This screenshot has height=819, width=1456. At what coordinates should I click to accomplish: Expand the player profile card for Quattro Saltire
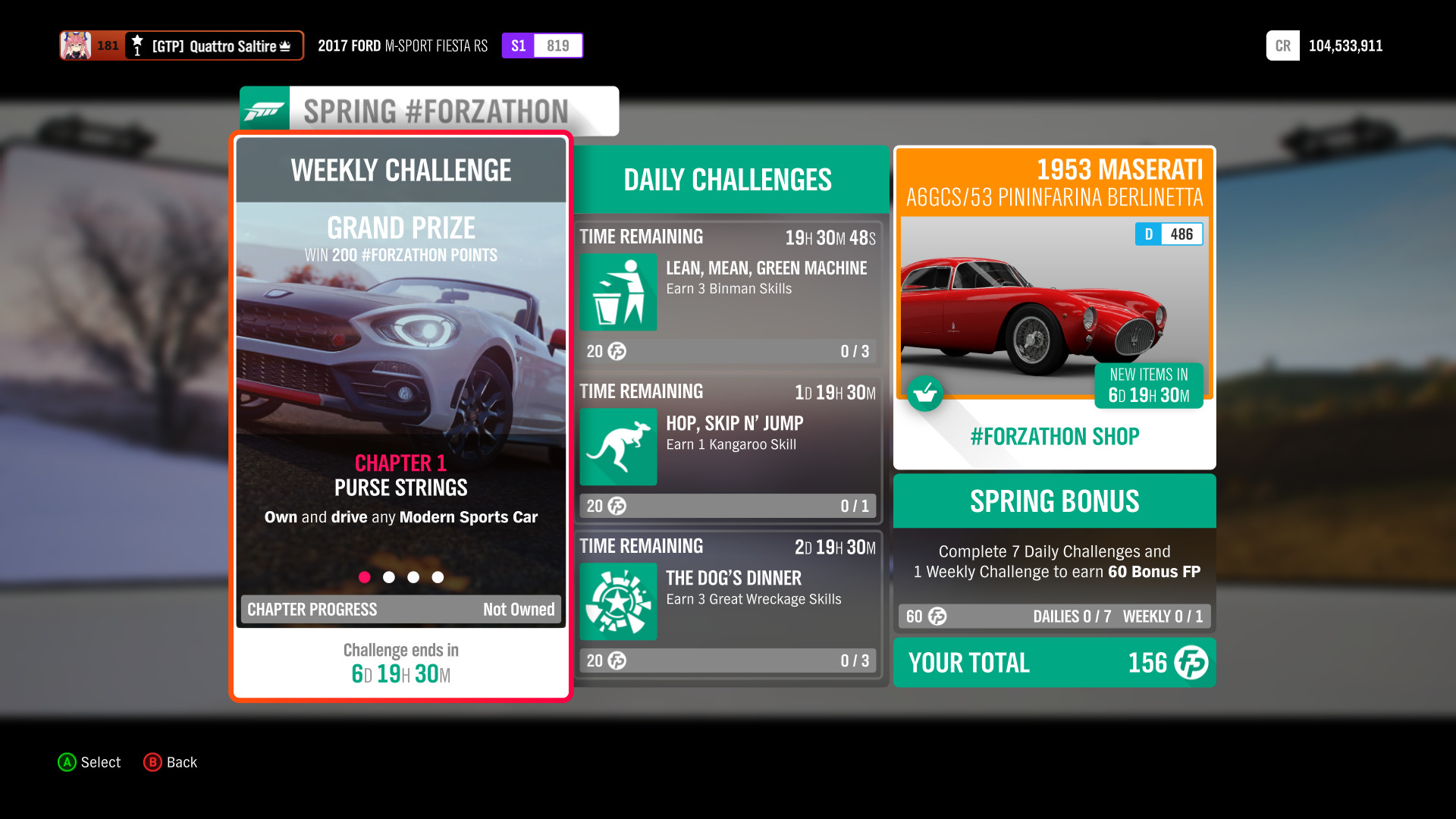pyautogui.click(x=181, y=45)
